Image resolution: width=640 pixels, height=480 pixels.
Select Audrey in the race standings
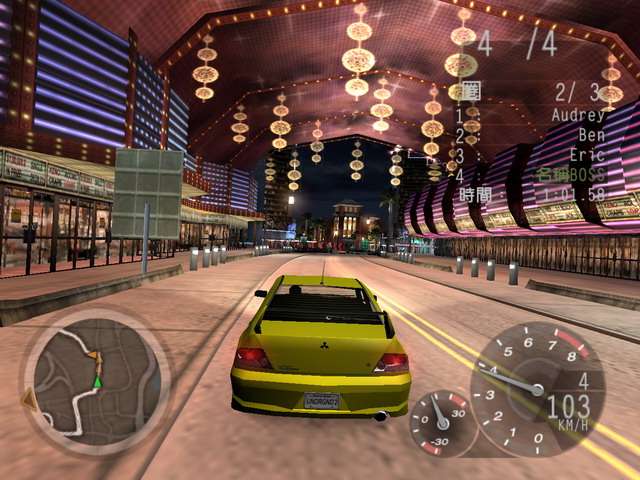[x=578, y=115]
